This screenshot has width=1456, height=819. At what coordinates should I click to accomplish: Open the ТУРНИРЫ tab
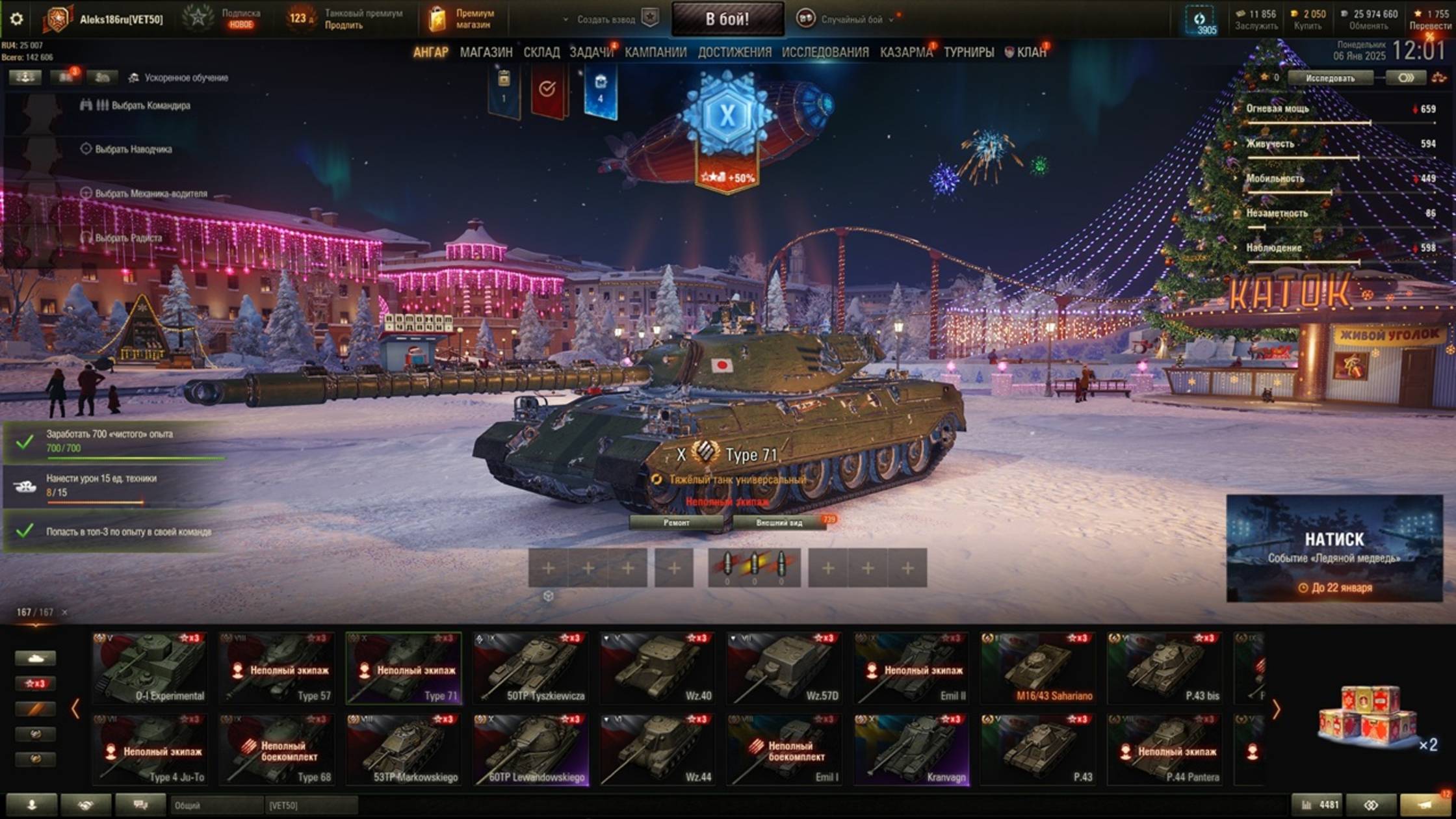pyautogui.click(x=968, y=52)
